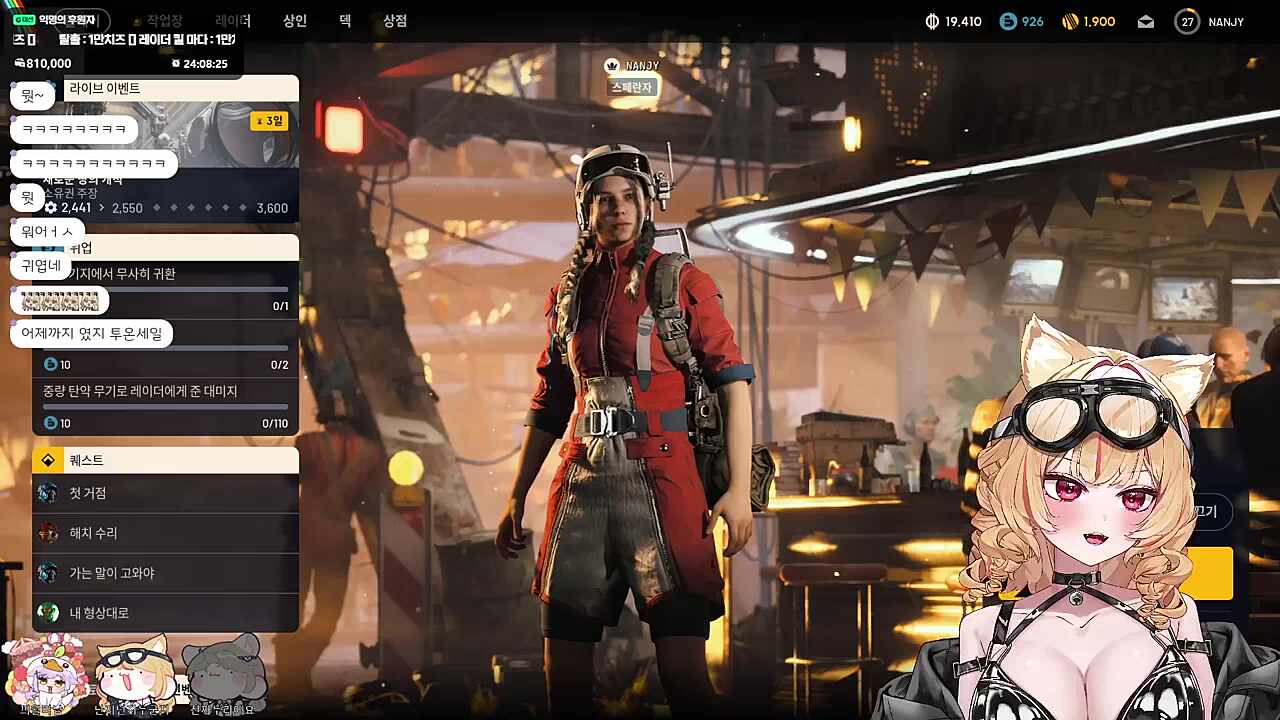1280x720 pixels.
Task: Click the yellow button behind the streamer avatar
Action: tap(1218, 573)
